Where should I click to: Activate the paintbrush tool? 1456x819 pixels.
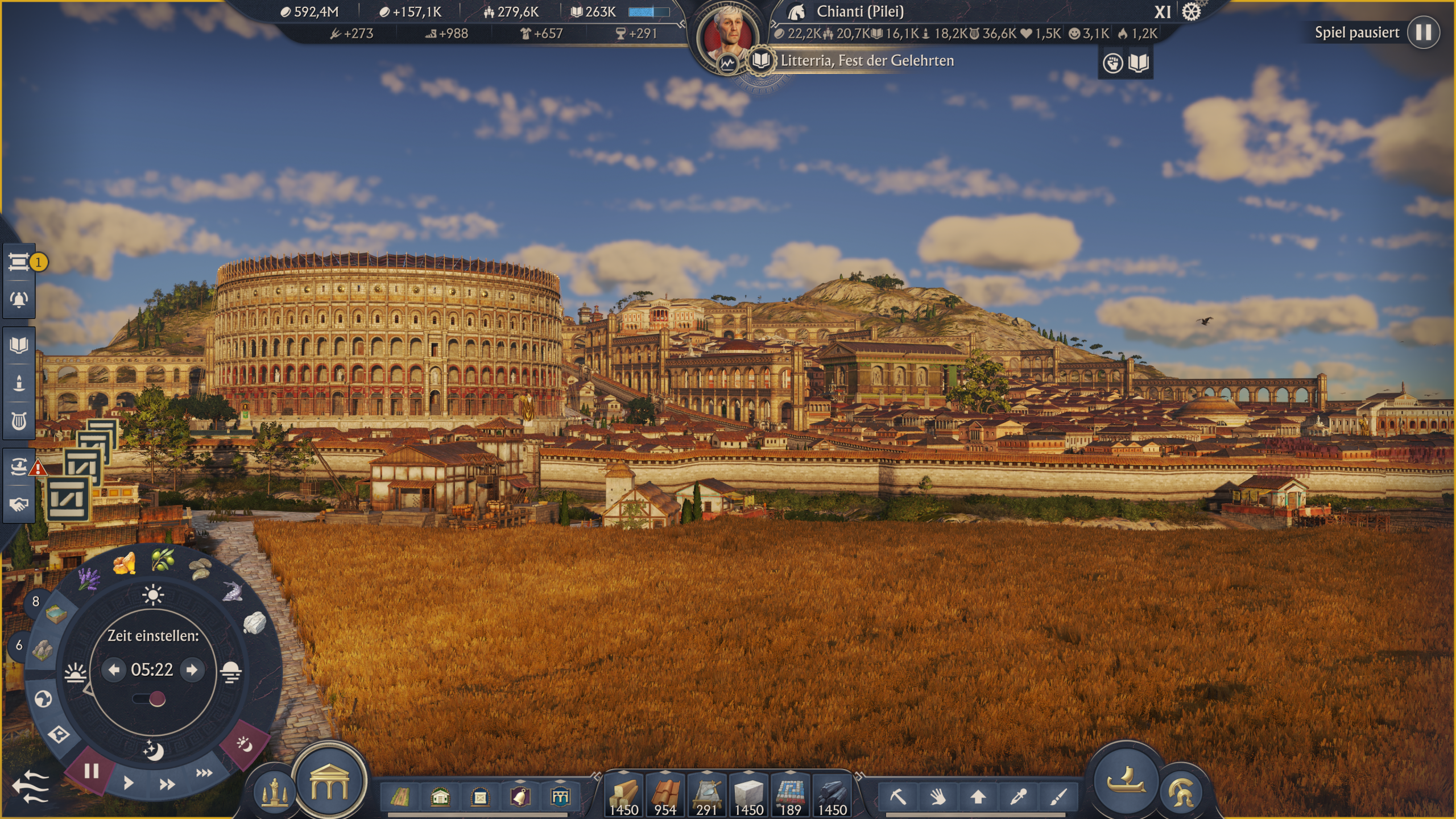tap(1058, 797)
